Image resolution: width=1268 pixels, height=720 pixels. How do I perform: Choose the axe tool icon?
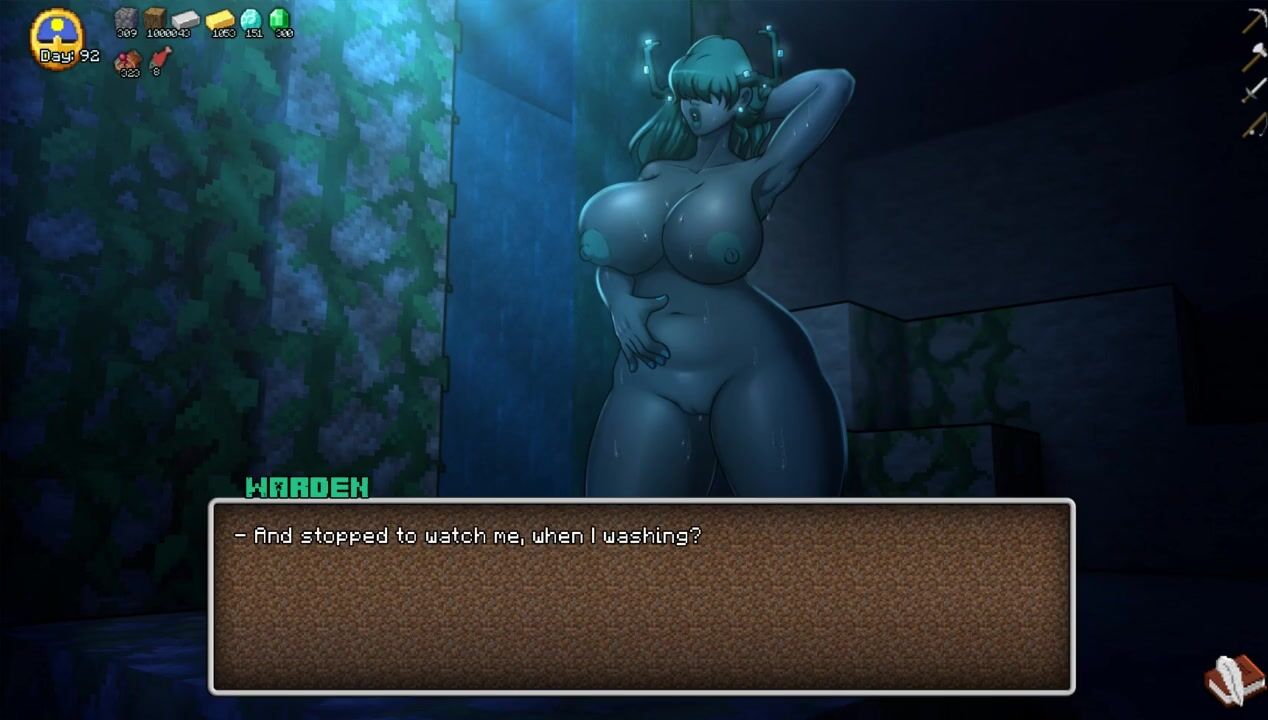pos(1254,56)
